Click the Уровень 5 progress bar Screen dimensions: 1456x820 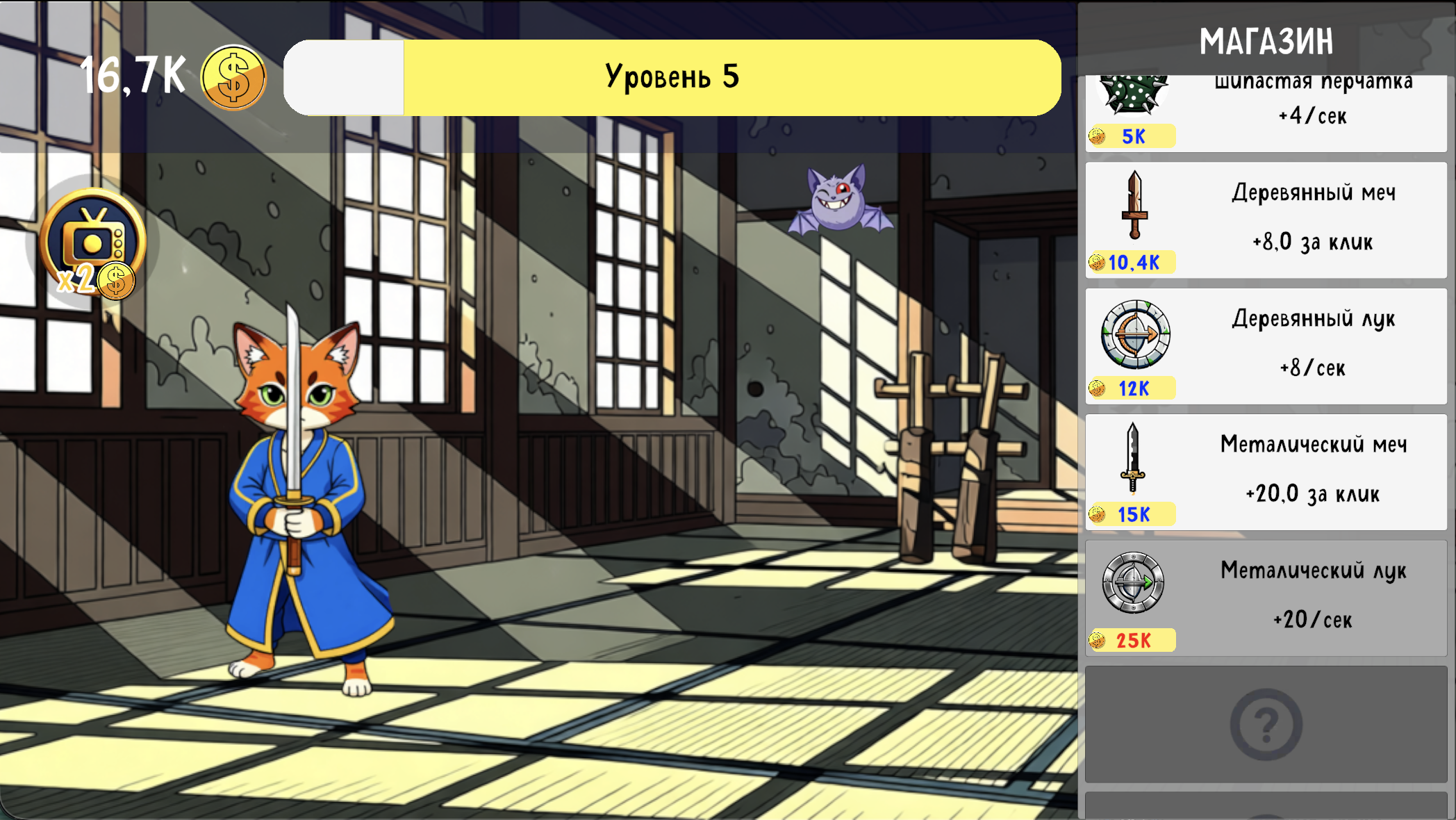click(x=674, y=76)
